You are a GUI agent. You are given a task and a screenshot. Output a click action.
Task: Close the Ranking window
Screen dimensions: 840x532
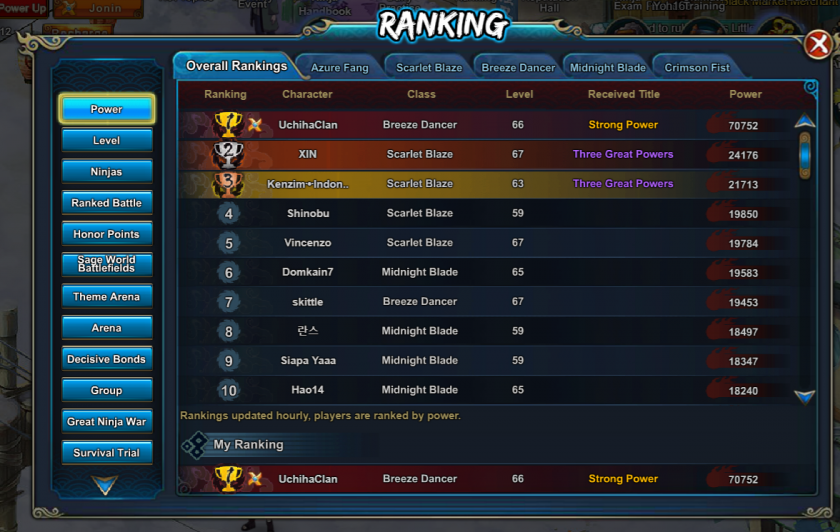click(x=816, y=44)
